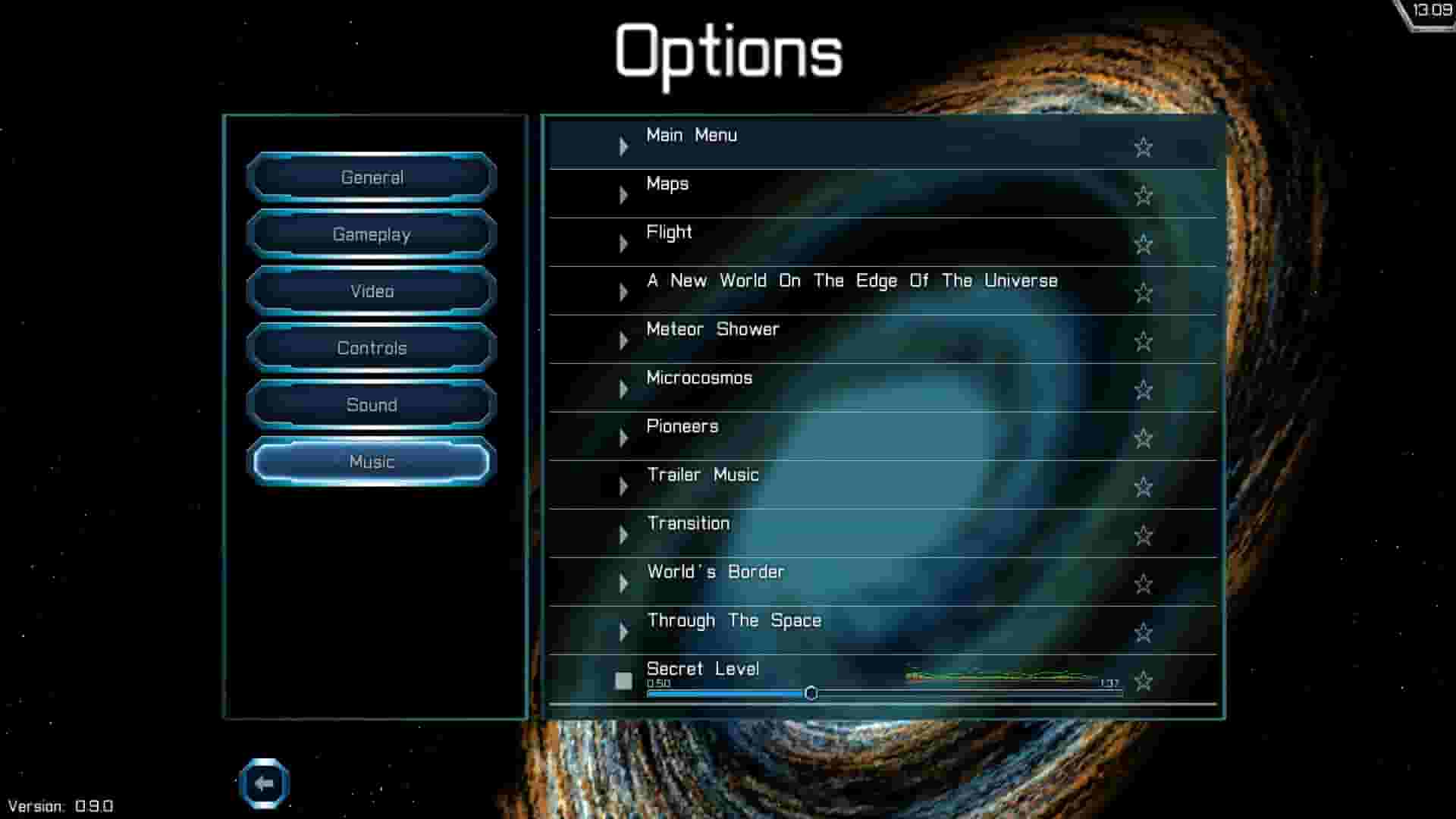Play the Meteor Shower track
The height and width of the screenshot is (819, 1456).
click(624, 340)
